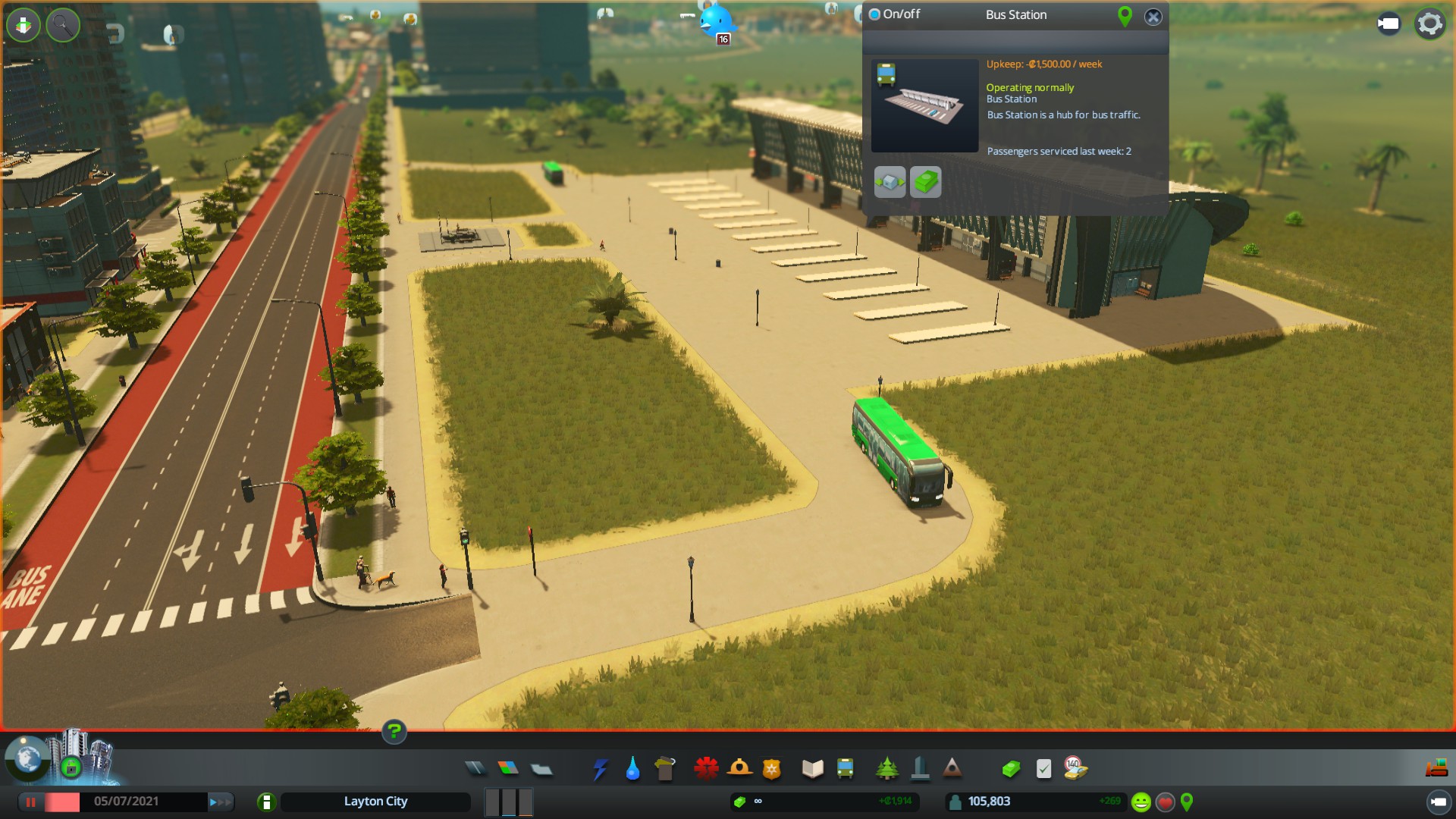Open the Water and Sewage menu
The image size is (1456, 819).
point(632,769)
